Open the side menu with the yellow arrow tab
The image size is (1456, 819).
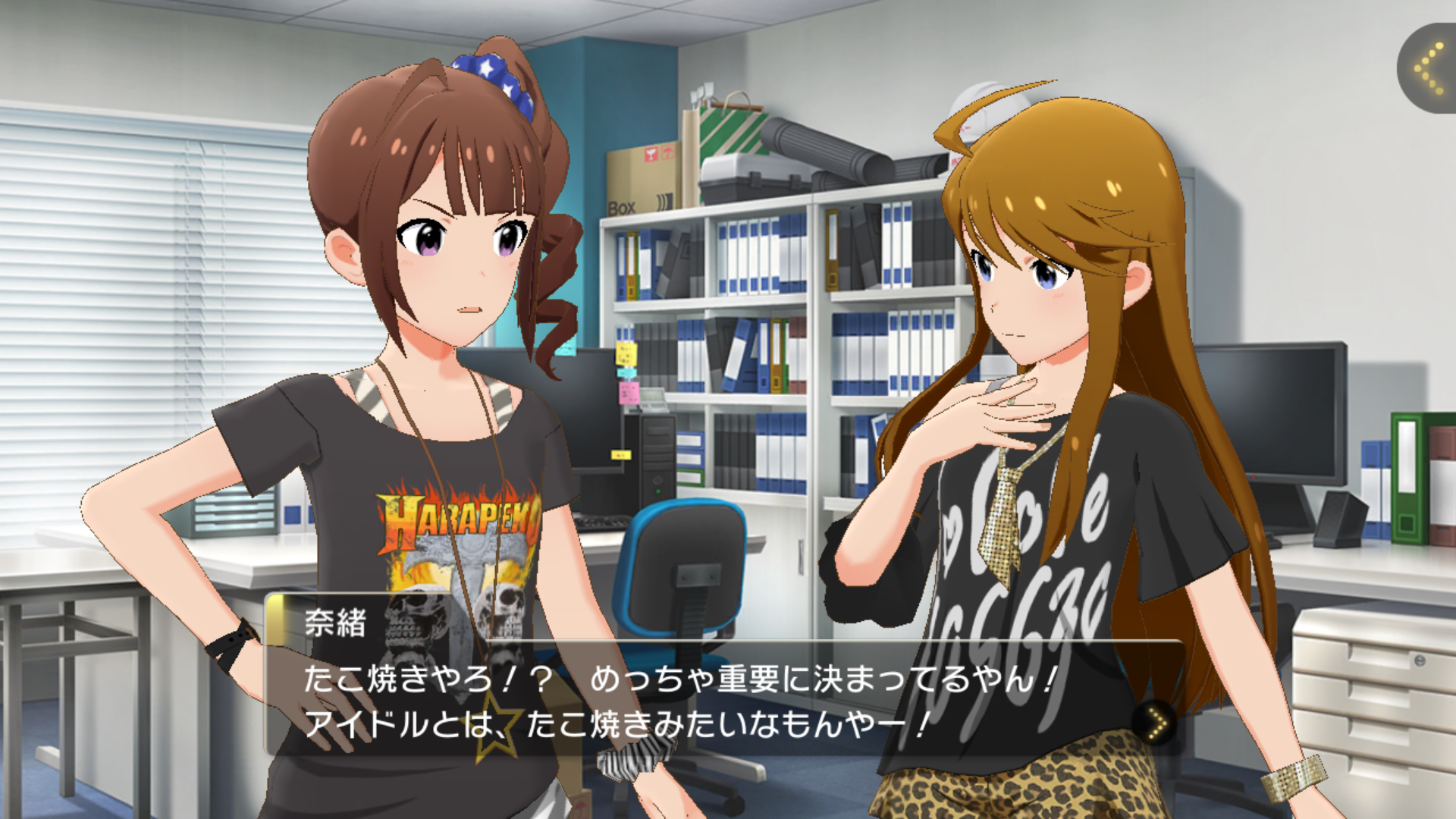click(x=1430, y=69)
